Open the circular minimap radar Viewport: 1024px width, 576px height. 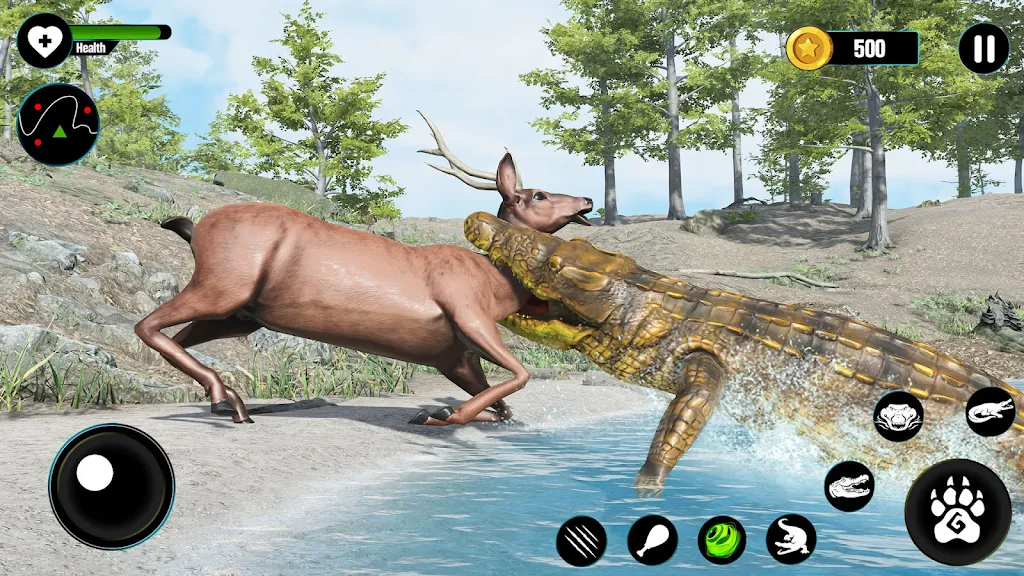pos(58,124)
